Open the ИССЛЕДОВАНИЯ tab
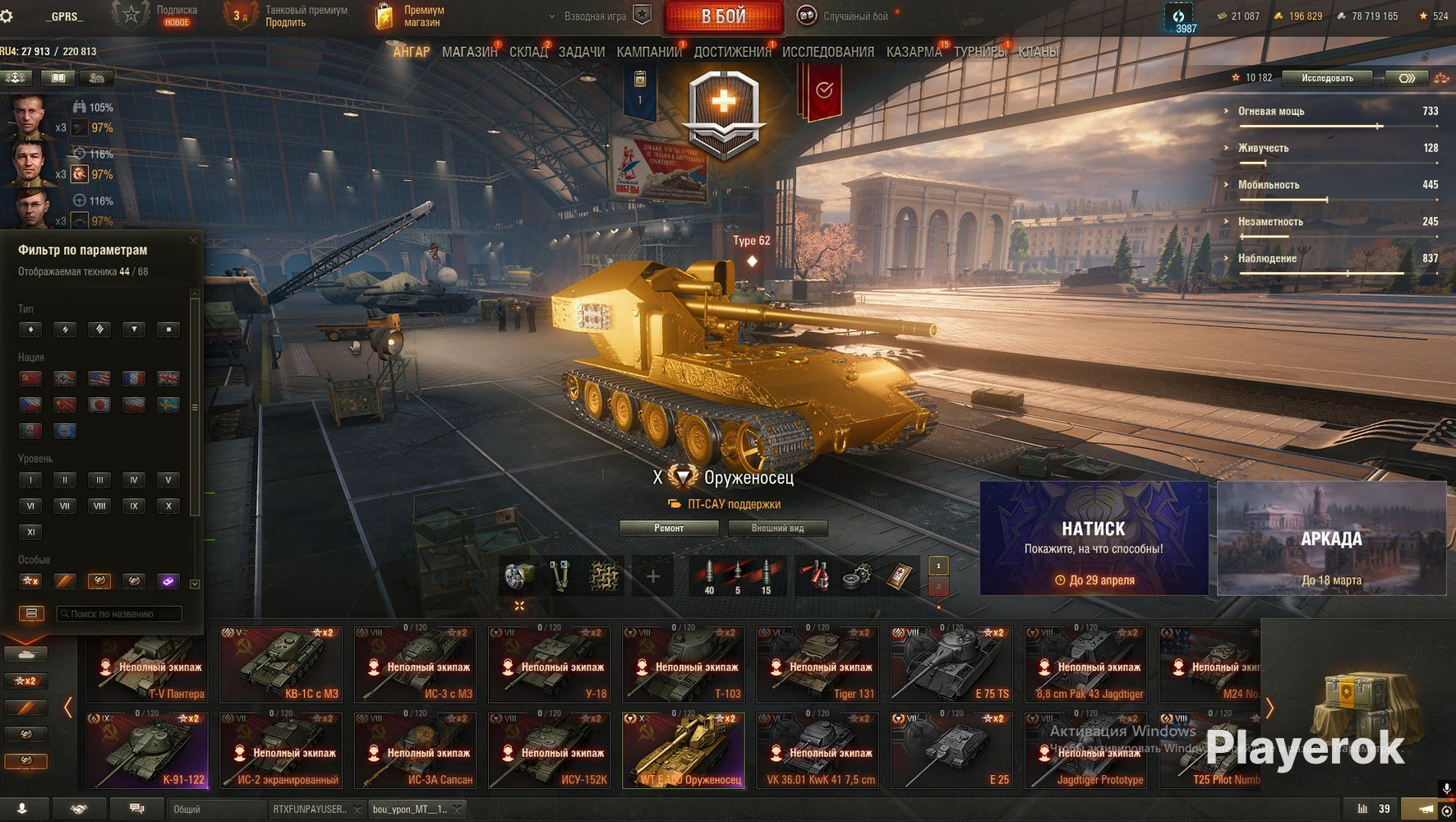This screenshot has height=822, width=1456. pyautogui.click(x=827, y=52)
